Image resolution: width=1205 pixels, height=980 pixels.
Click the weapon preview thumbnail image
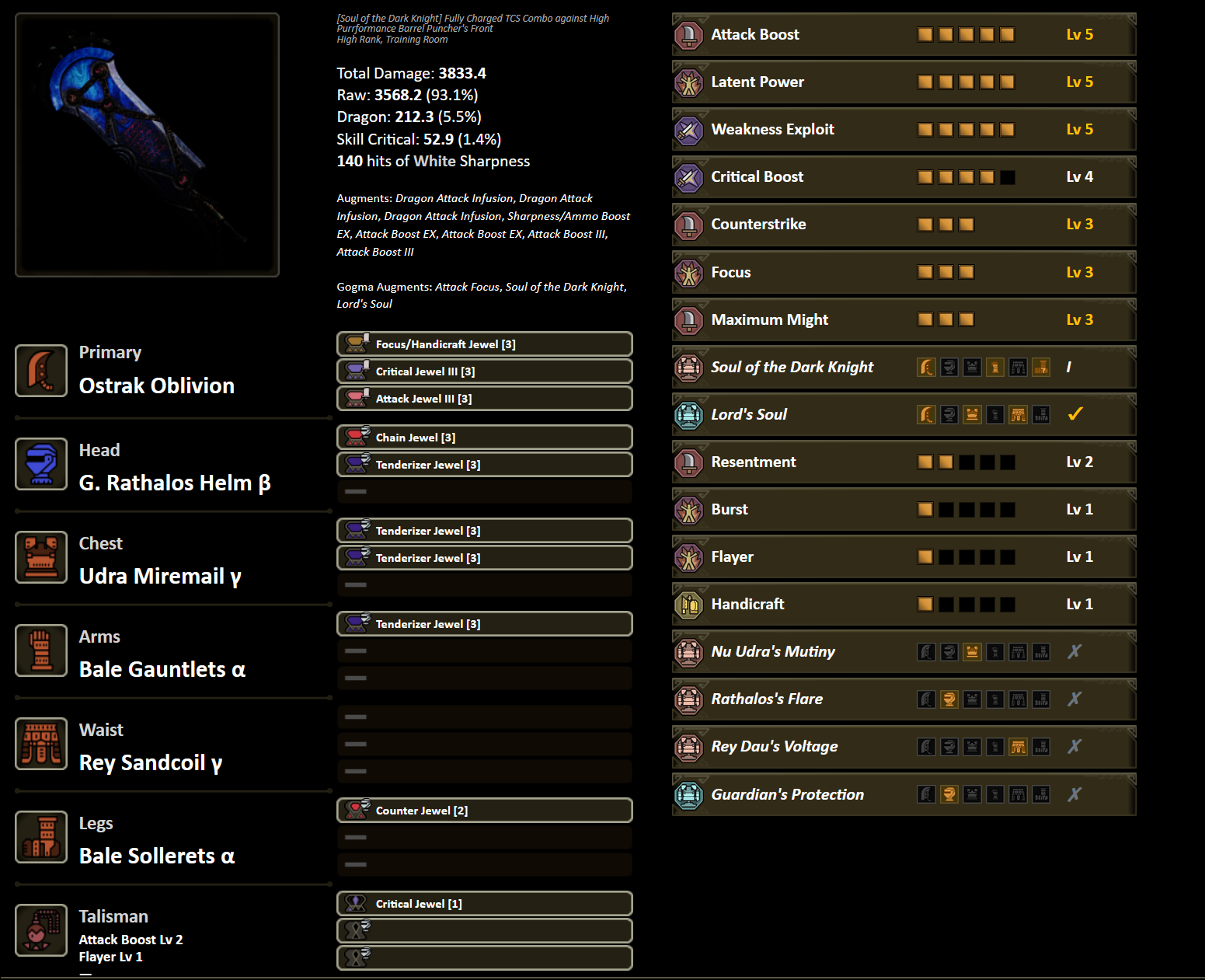pos(147,145)
